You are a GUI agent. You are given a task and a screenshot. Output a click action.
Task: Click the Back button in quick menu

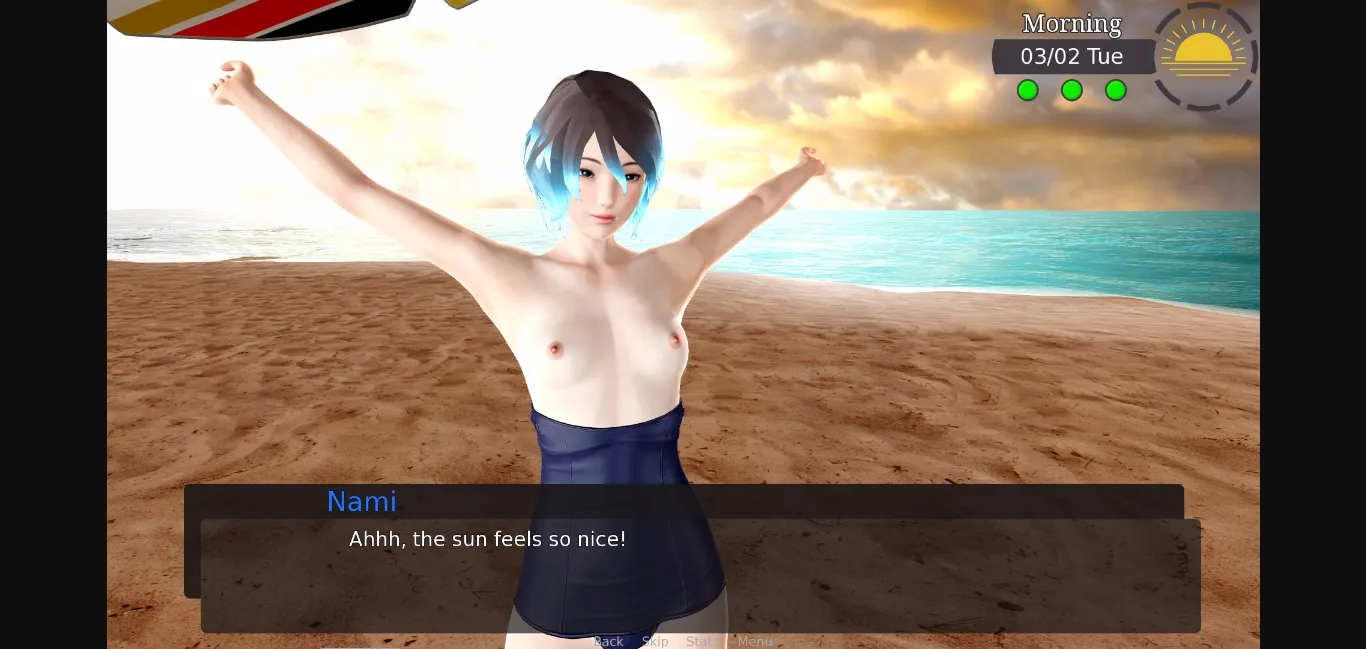(x=608, y=641)
